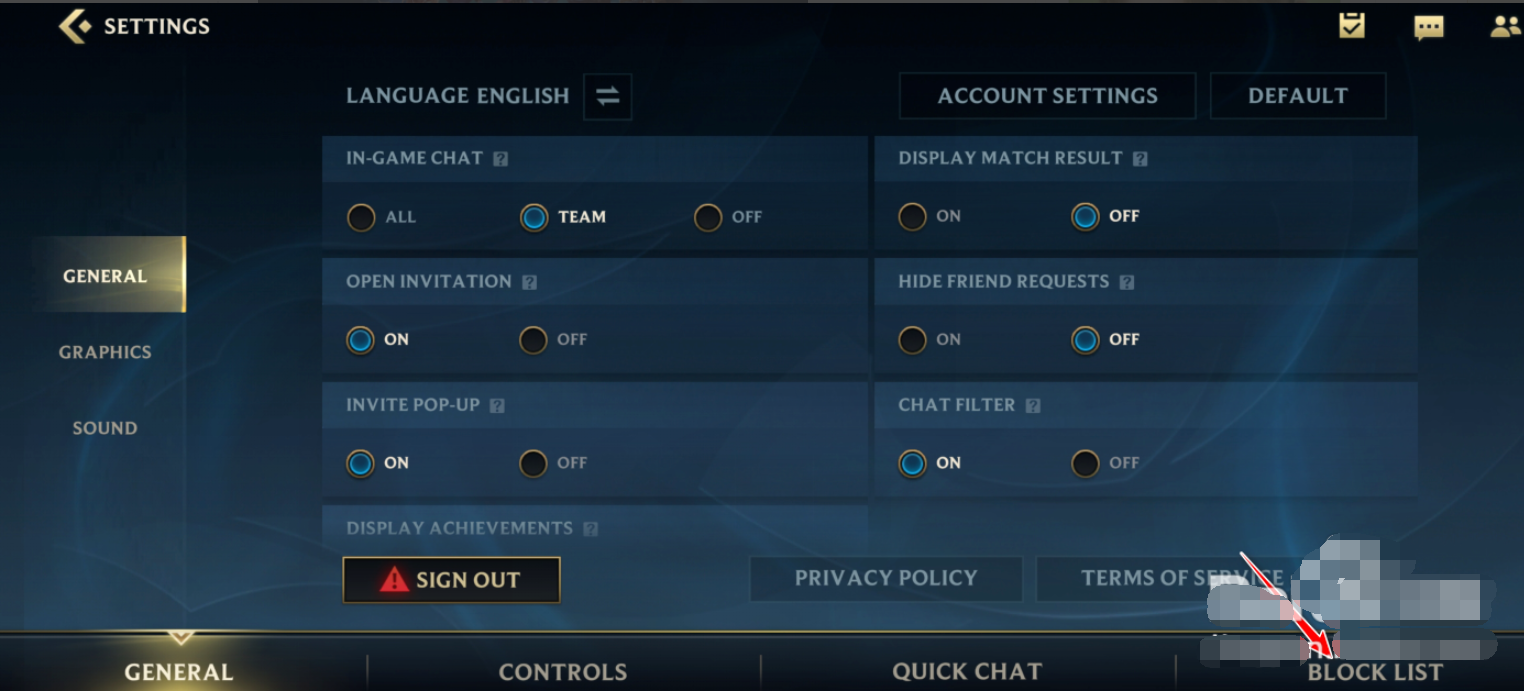Open the Block List tab

pos(1375,672)
